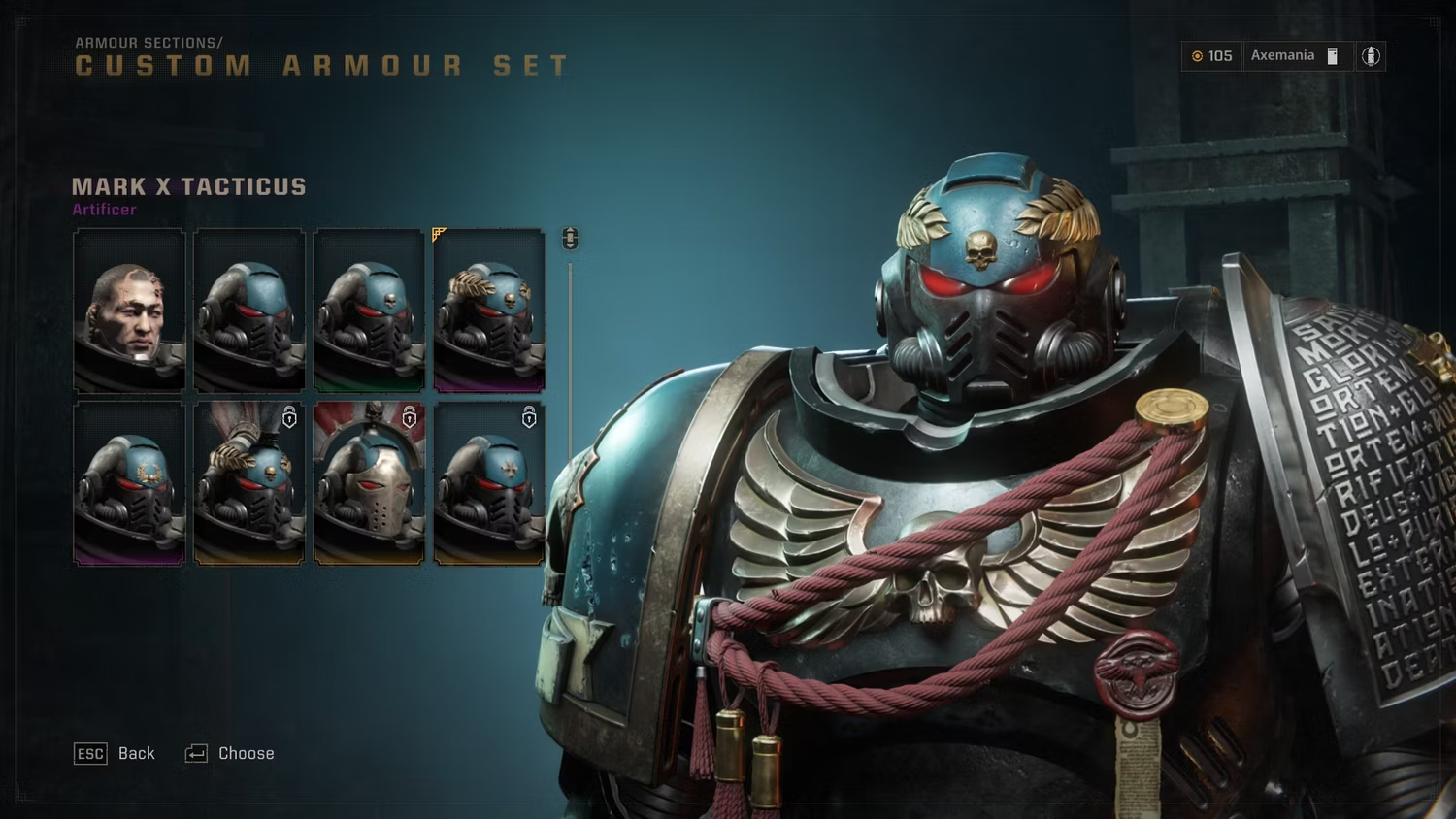Select the unlocked helmet with gold laurel wreath and skull
Screen dimensions: 1456x819
pyautogui.click(x=489, y=311)
